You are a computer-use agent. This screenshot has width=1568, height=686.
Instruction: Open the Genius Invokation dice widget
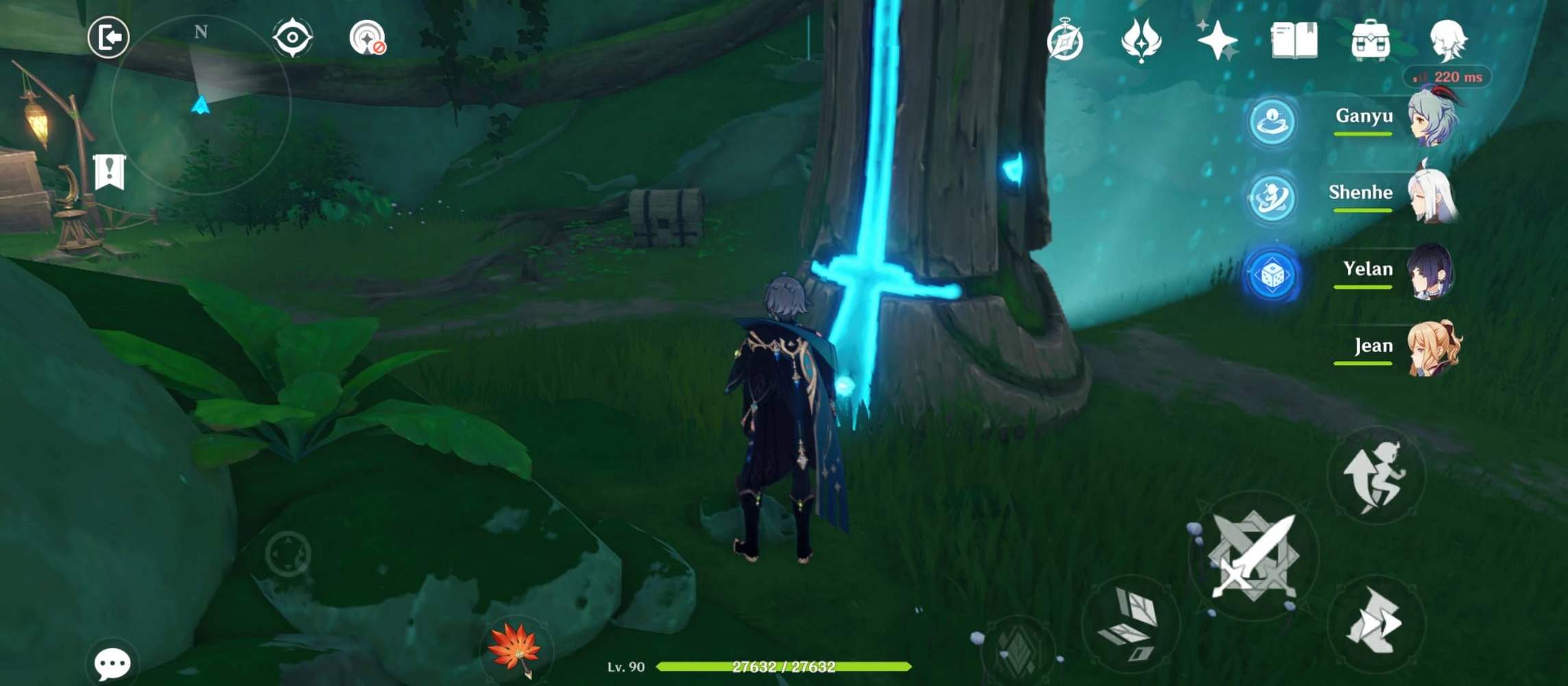tap(1272, 274)
